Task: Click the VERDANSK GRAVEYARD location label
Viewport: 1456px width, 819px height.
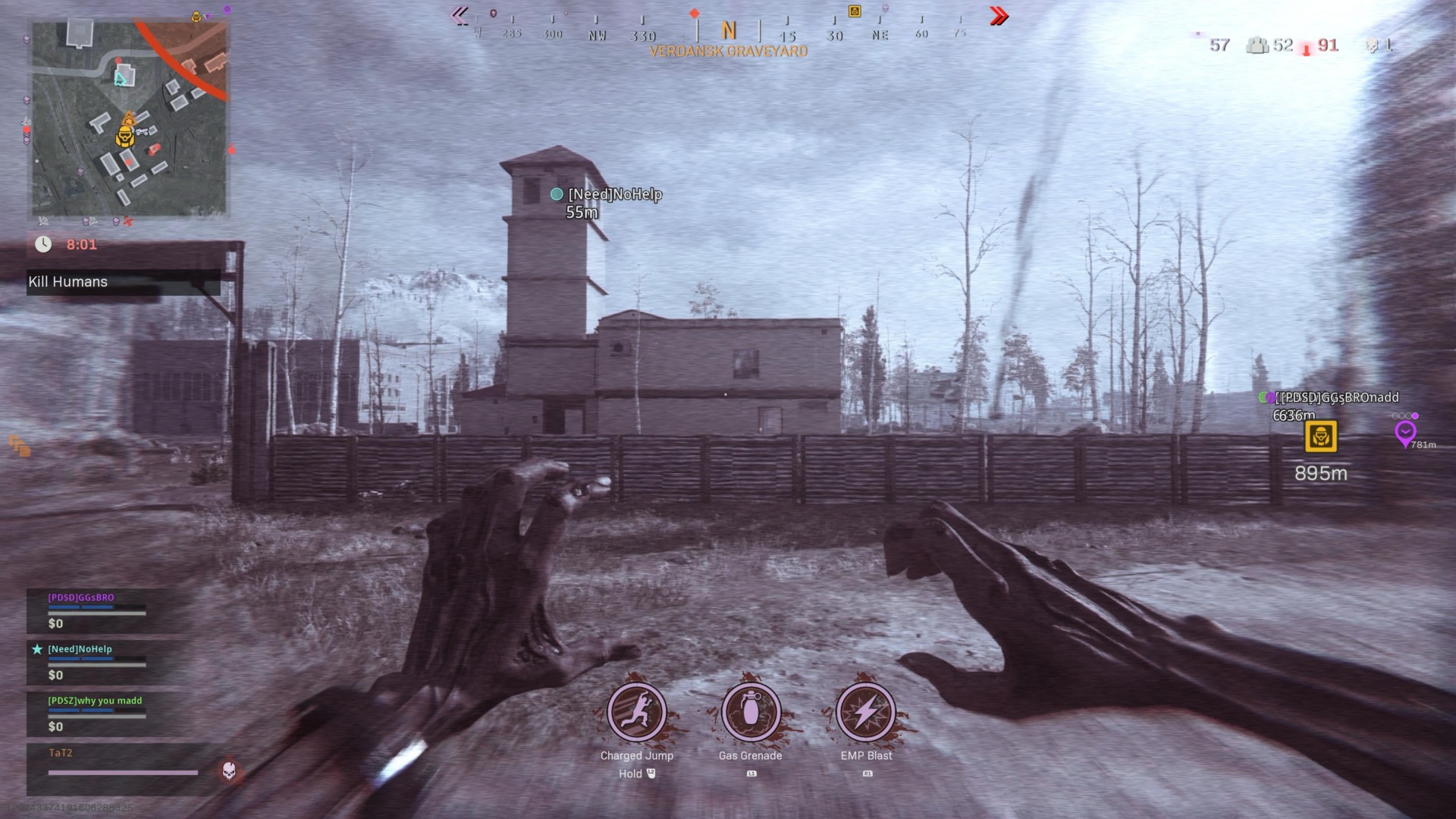Action: (728, 51)
